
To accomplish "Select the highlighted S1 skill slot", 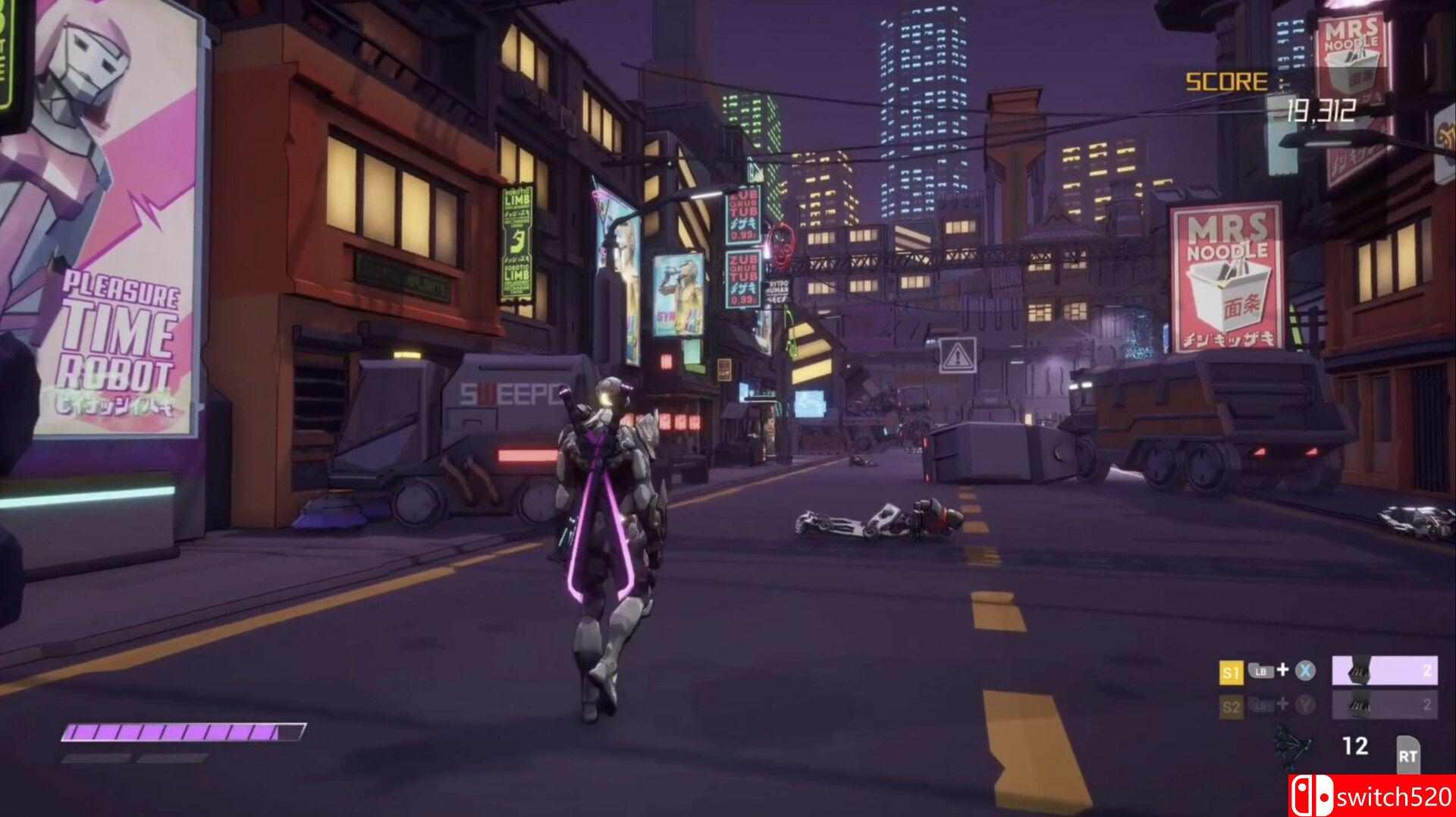I will [x=1231, y=672].
